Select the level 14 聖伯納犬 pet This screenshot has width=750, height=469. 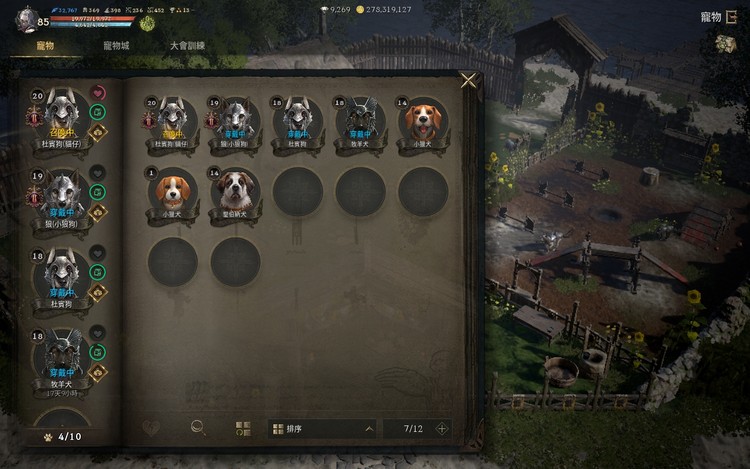coord(236,190)
